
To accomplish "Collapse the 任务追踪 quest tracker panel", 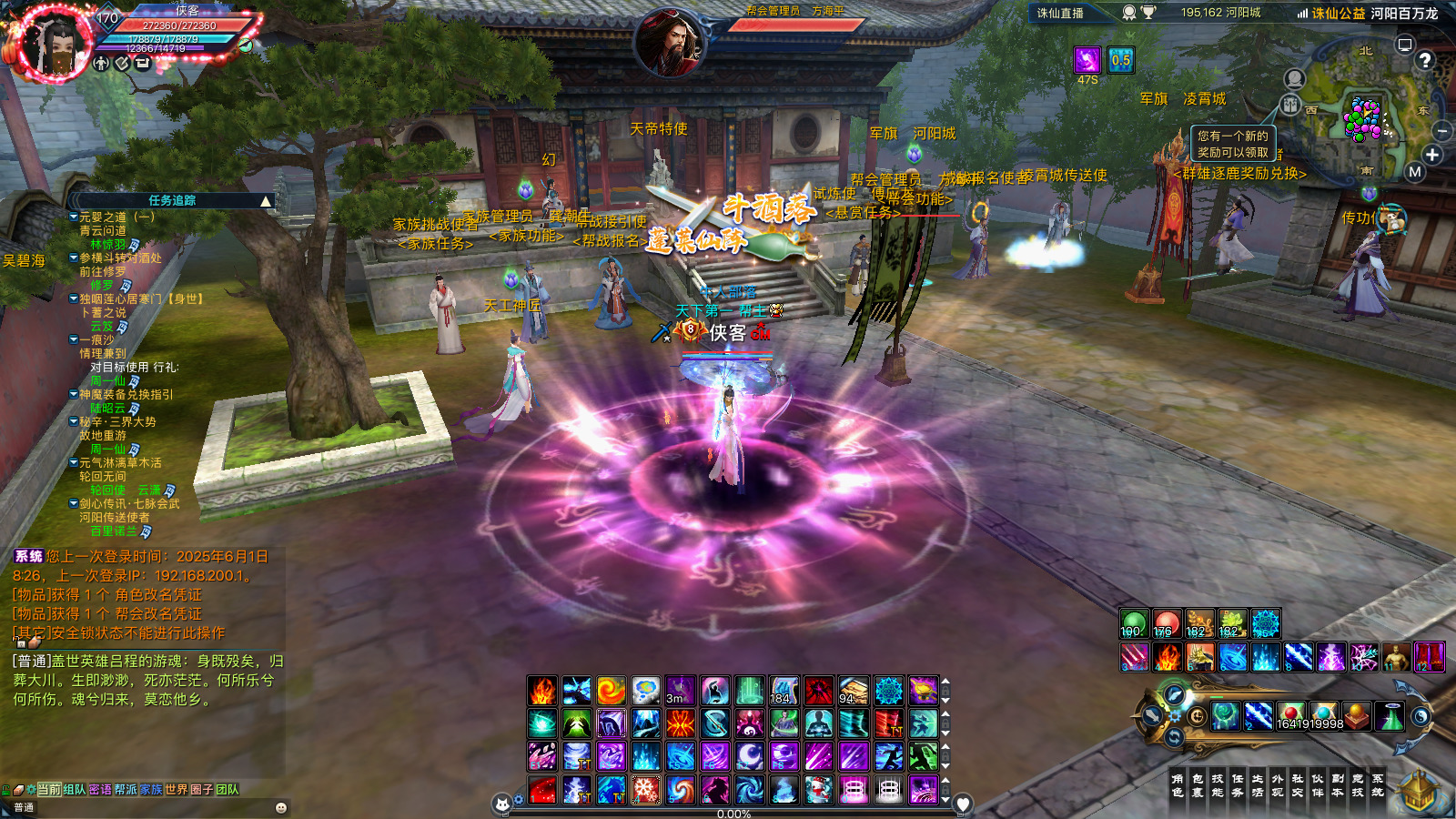I will point(266,201).
